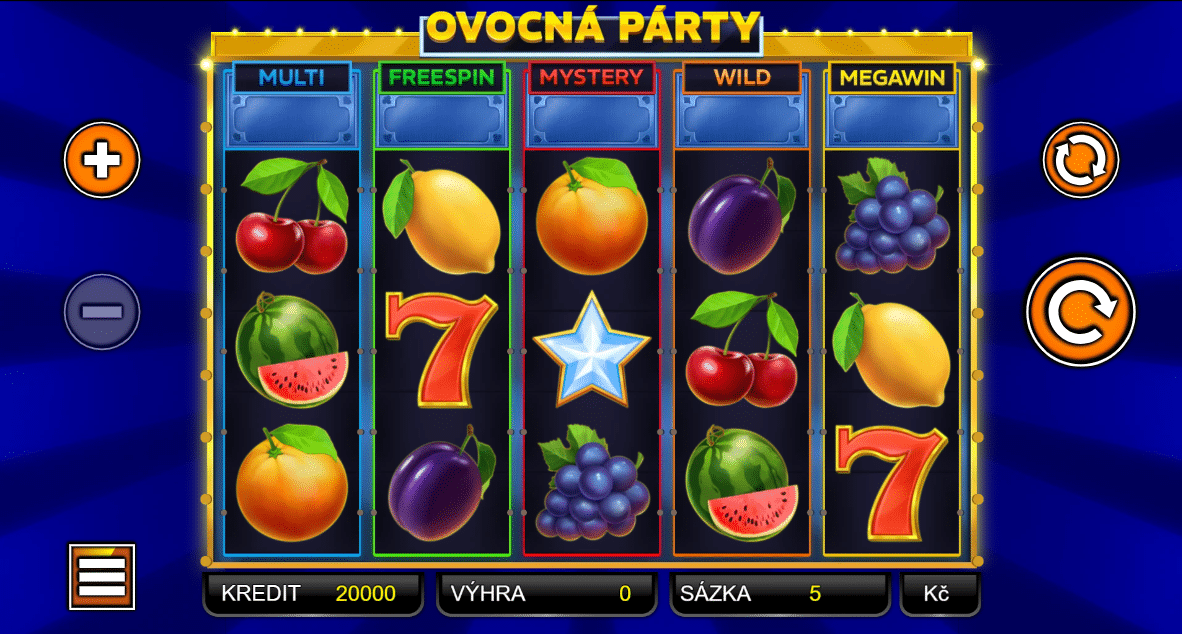Viewport: 1182px width, 634px height.
Task: Click the Kč currency button
Action: coord(938,594)
